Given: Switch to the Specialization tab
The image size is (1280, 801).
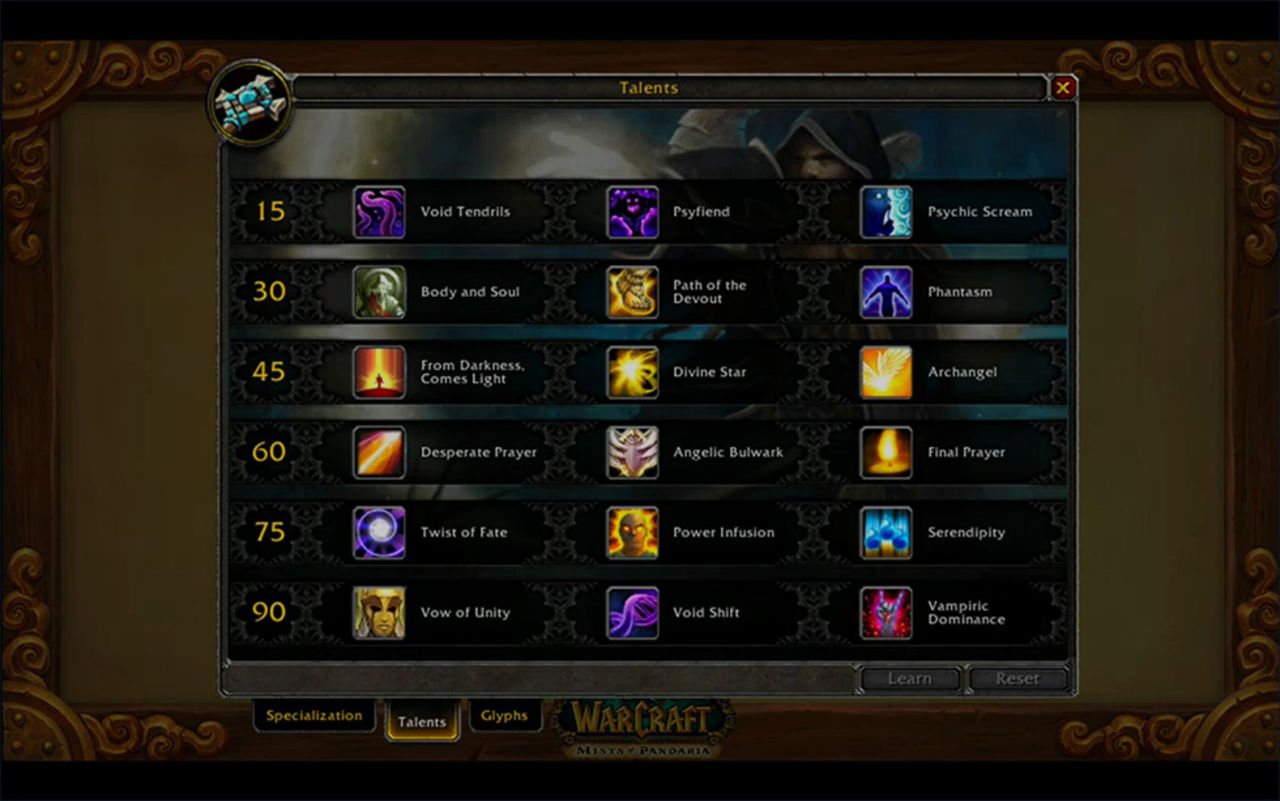Looking at the screenshot, I should point(314,716).
